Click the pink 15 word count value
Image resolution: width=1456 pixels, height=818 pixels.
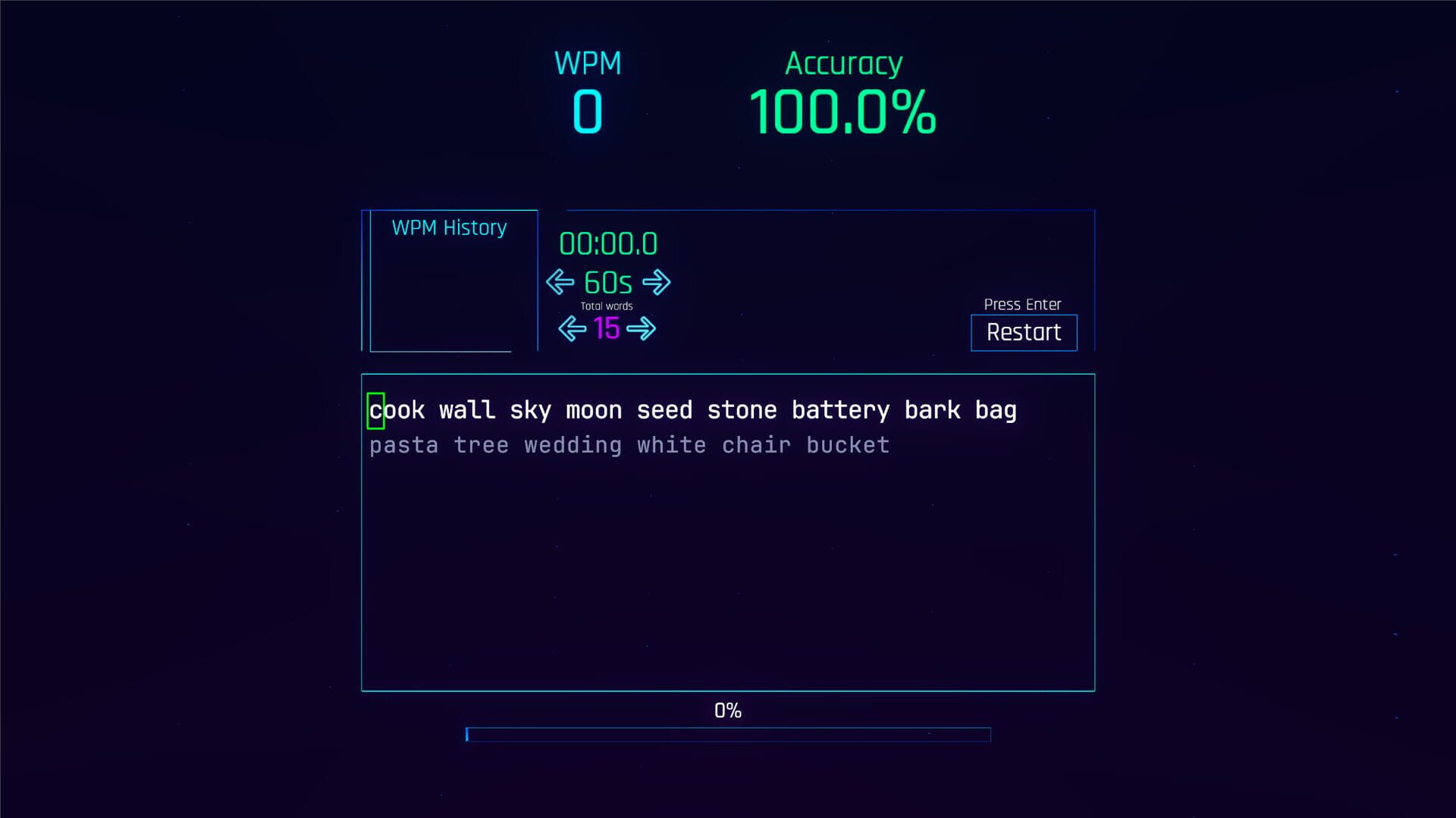[606, 328]
